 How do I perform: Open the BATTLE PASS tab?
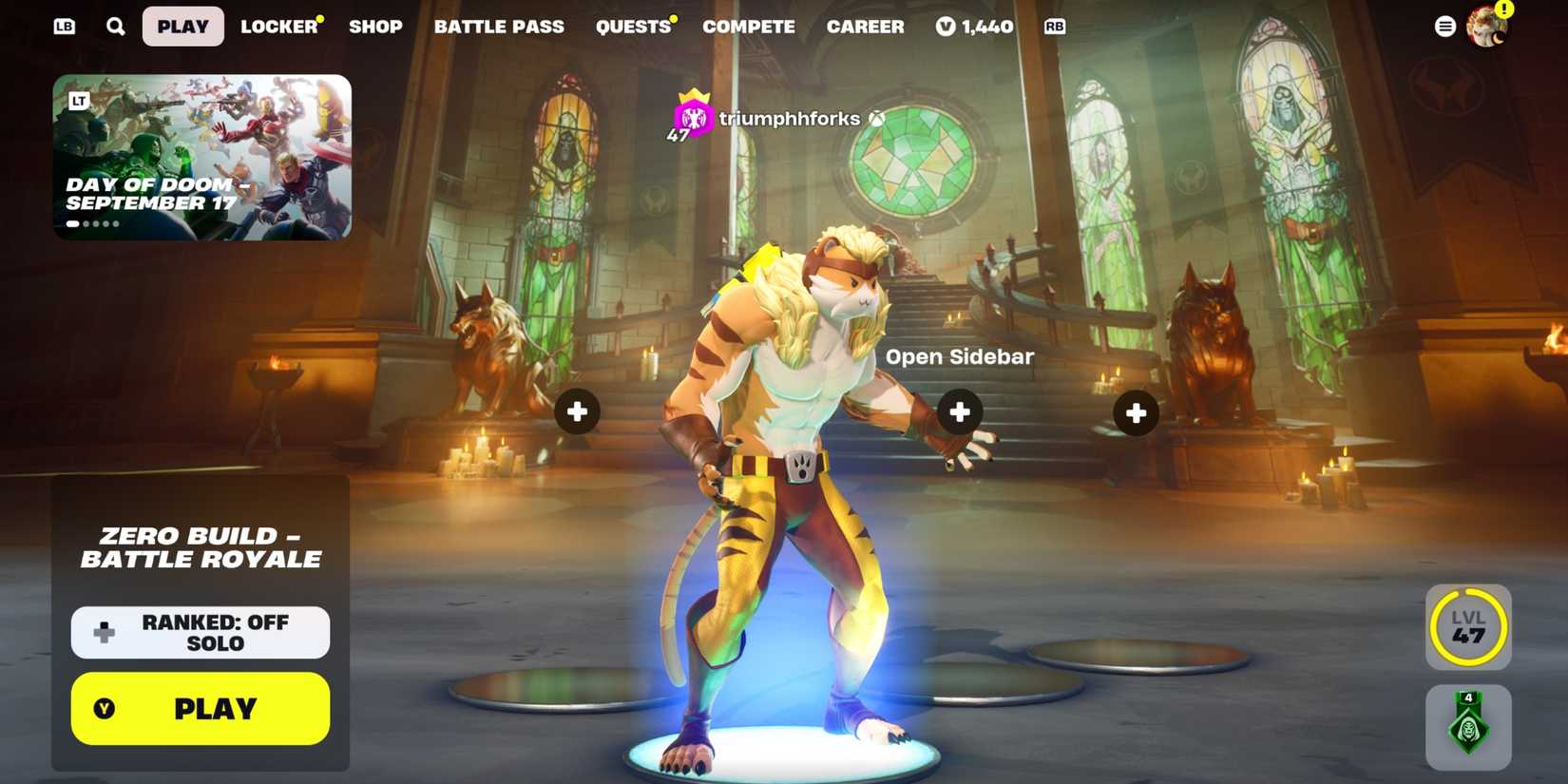click(499, 26)
